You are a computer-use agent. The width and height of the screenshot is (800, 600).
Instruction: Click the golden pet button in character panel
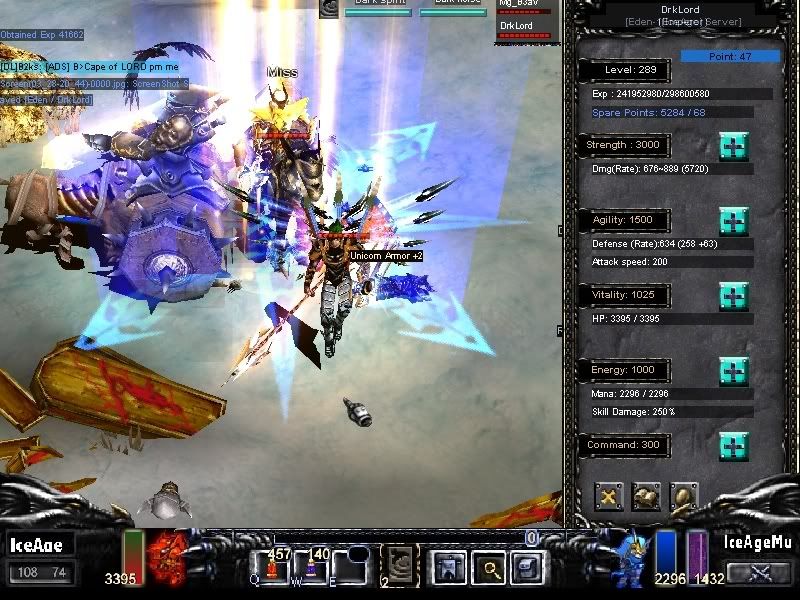tap(683, 496)
